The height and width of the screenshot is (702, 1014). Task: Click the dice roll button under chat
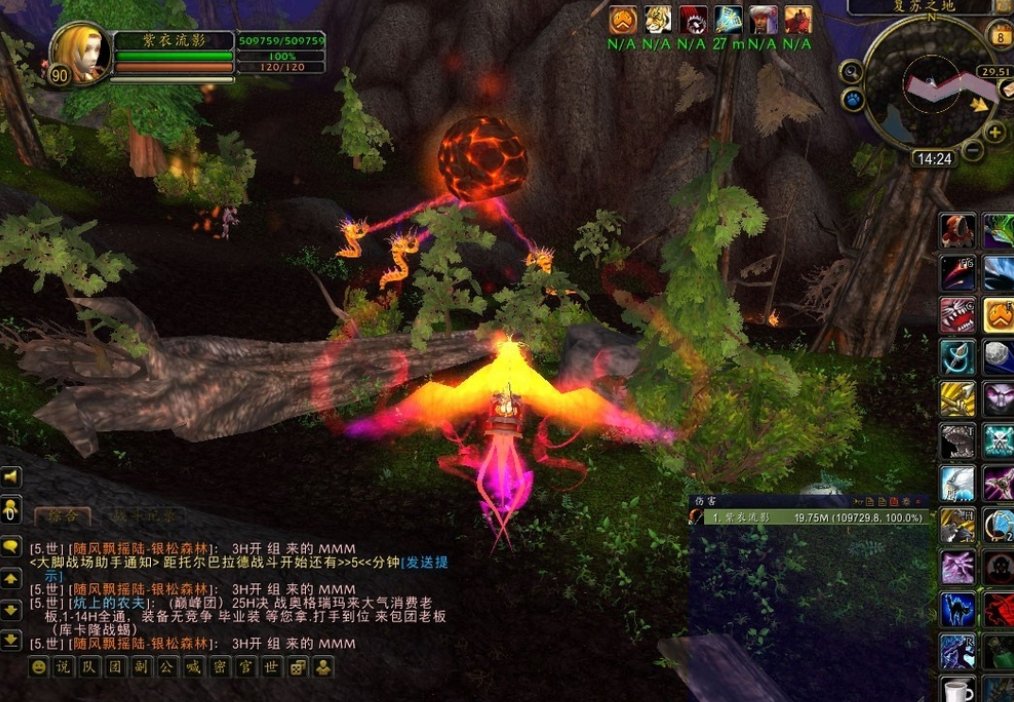(297, 667)
